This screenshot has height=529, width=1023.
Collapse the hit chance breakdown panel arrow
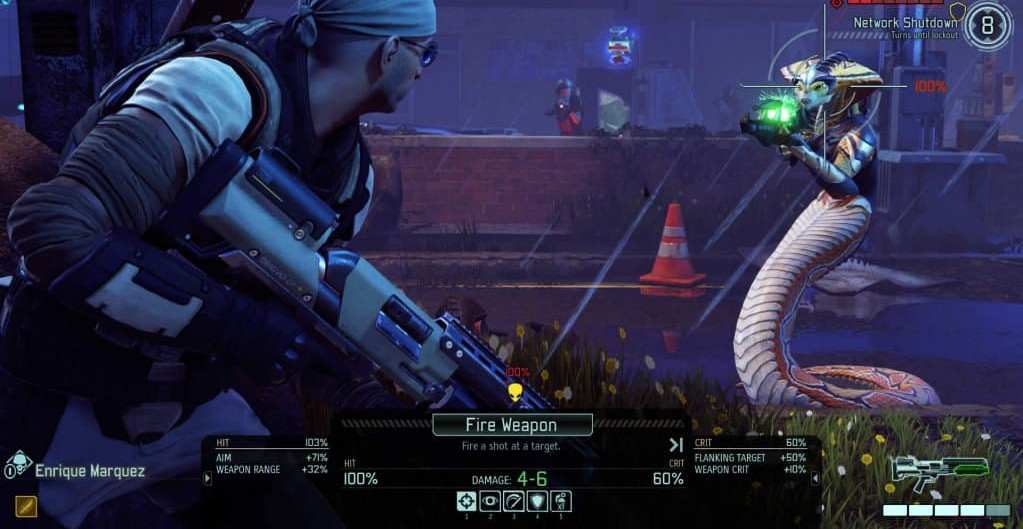point(208,478)
